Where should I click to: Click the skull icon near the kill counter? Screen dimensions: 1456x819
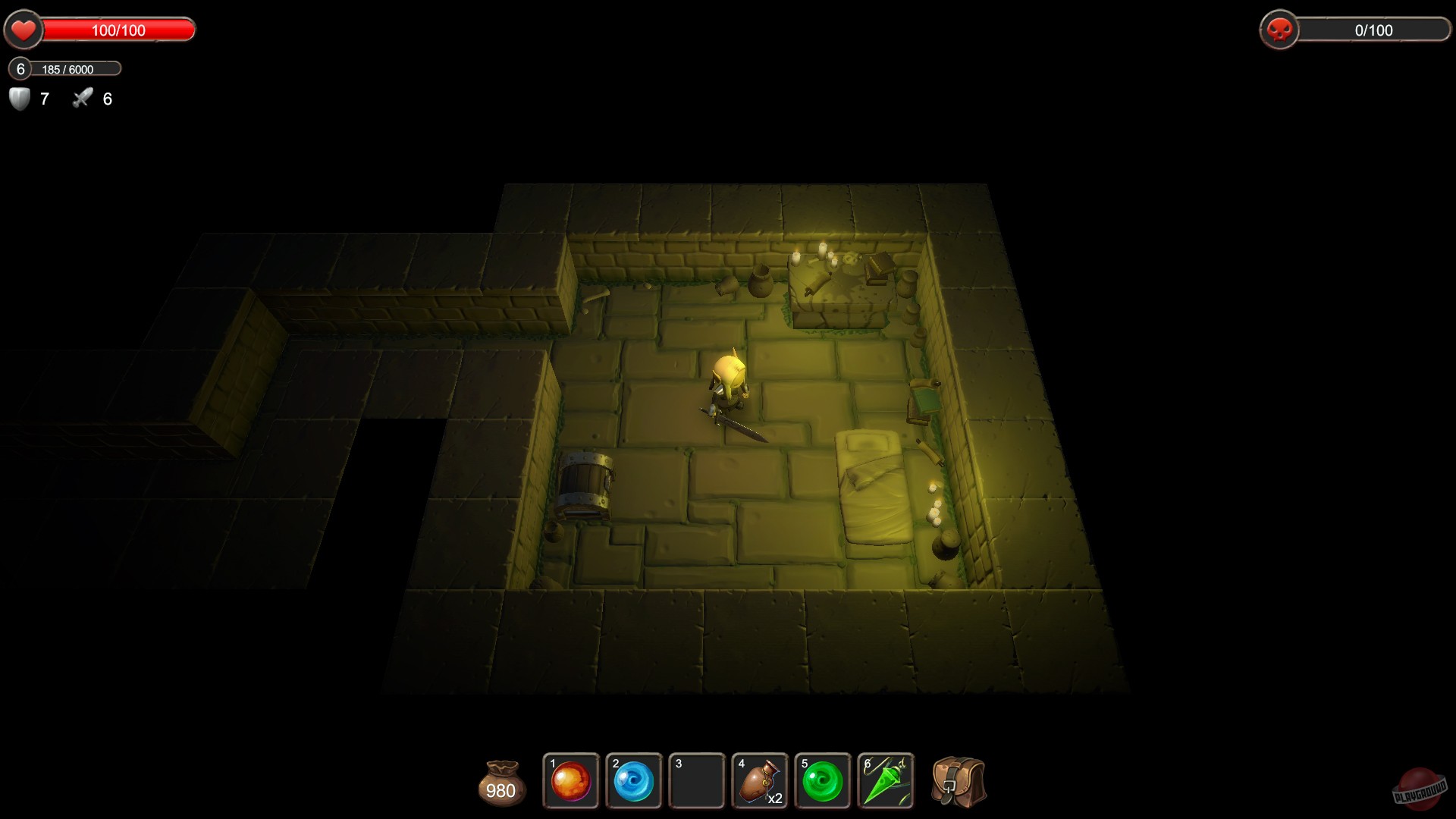[1280, 30]
